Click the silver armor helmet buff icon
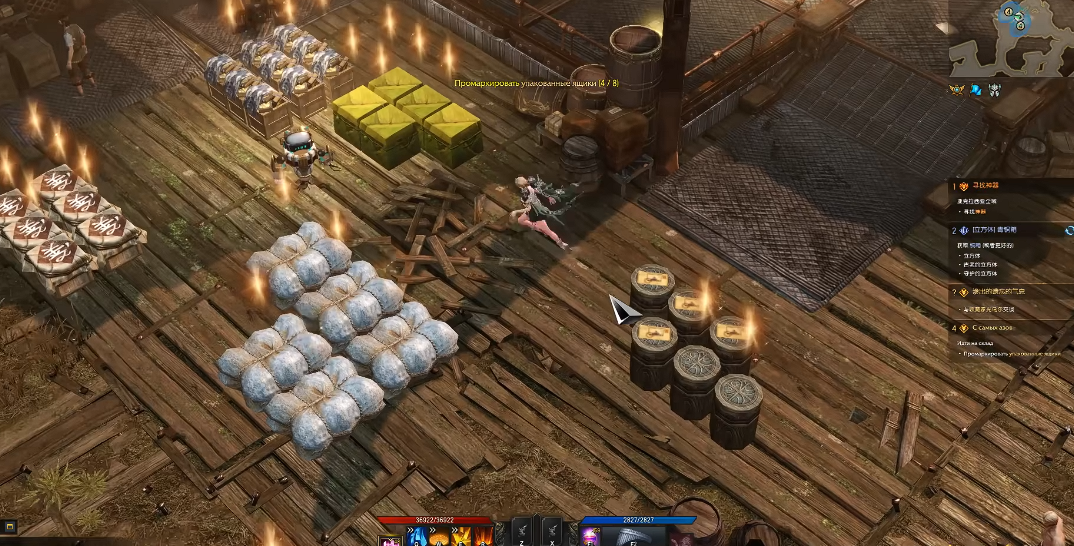The image size is (1074, 546). pos(994,90)
